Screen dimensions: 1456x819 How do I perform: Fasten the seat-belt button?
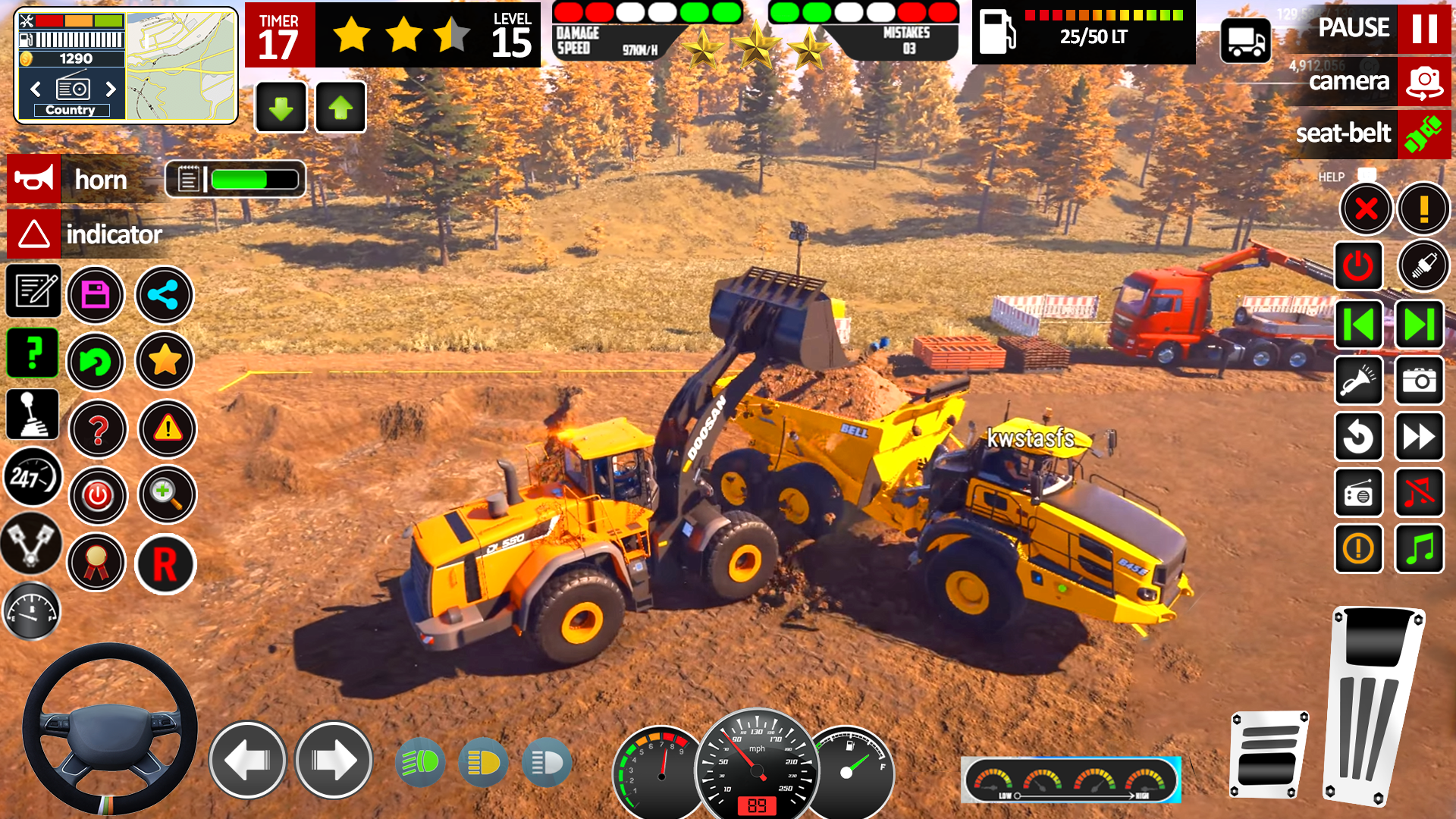tap(1423, 134)
